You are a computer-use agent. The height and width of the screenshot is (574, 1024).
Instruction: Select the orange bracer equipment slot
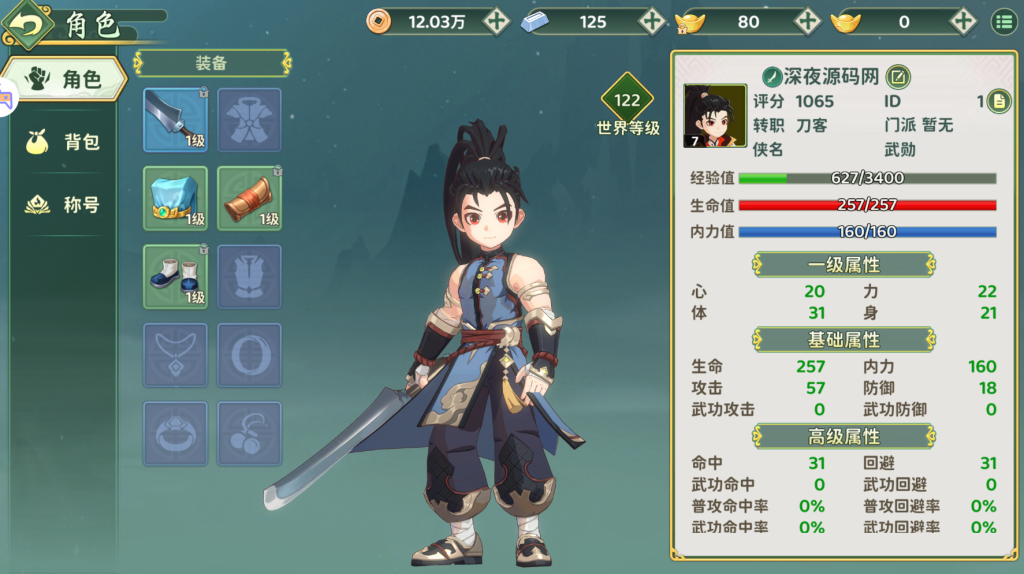249,198
